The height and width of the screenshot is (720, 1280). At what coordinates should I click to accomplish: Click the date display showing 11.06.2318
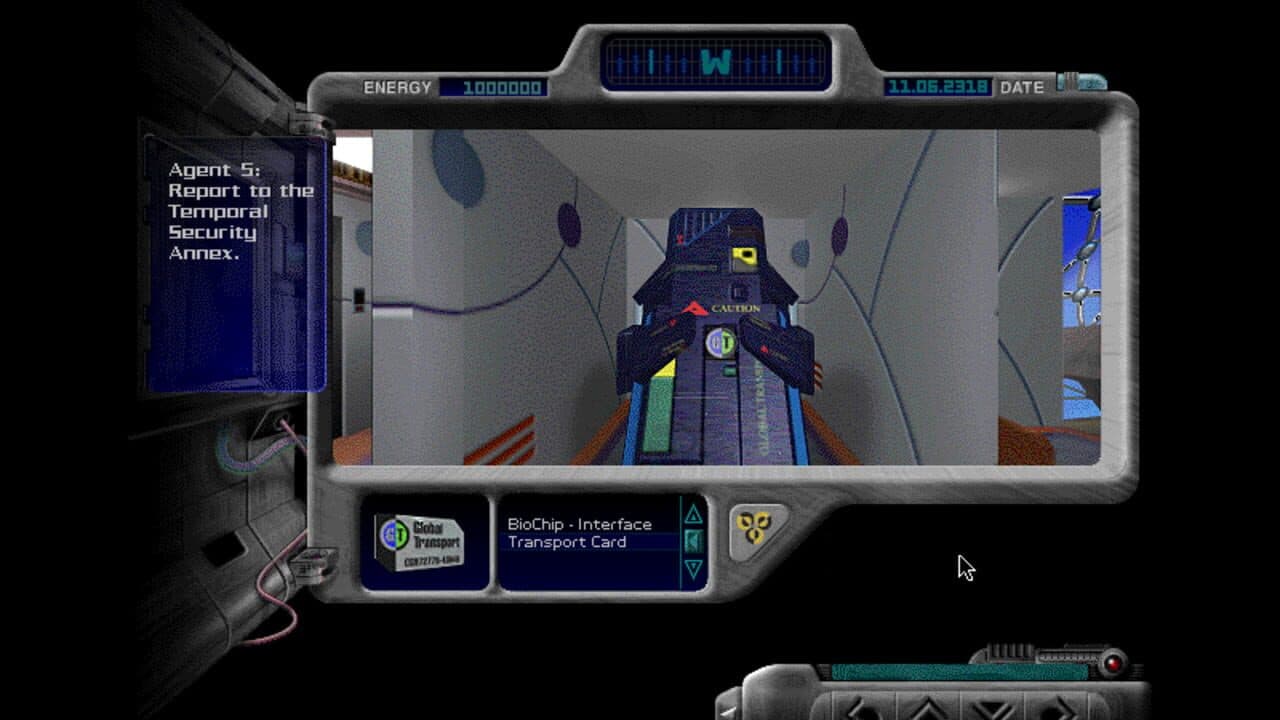[x=936, y=88]
